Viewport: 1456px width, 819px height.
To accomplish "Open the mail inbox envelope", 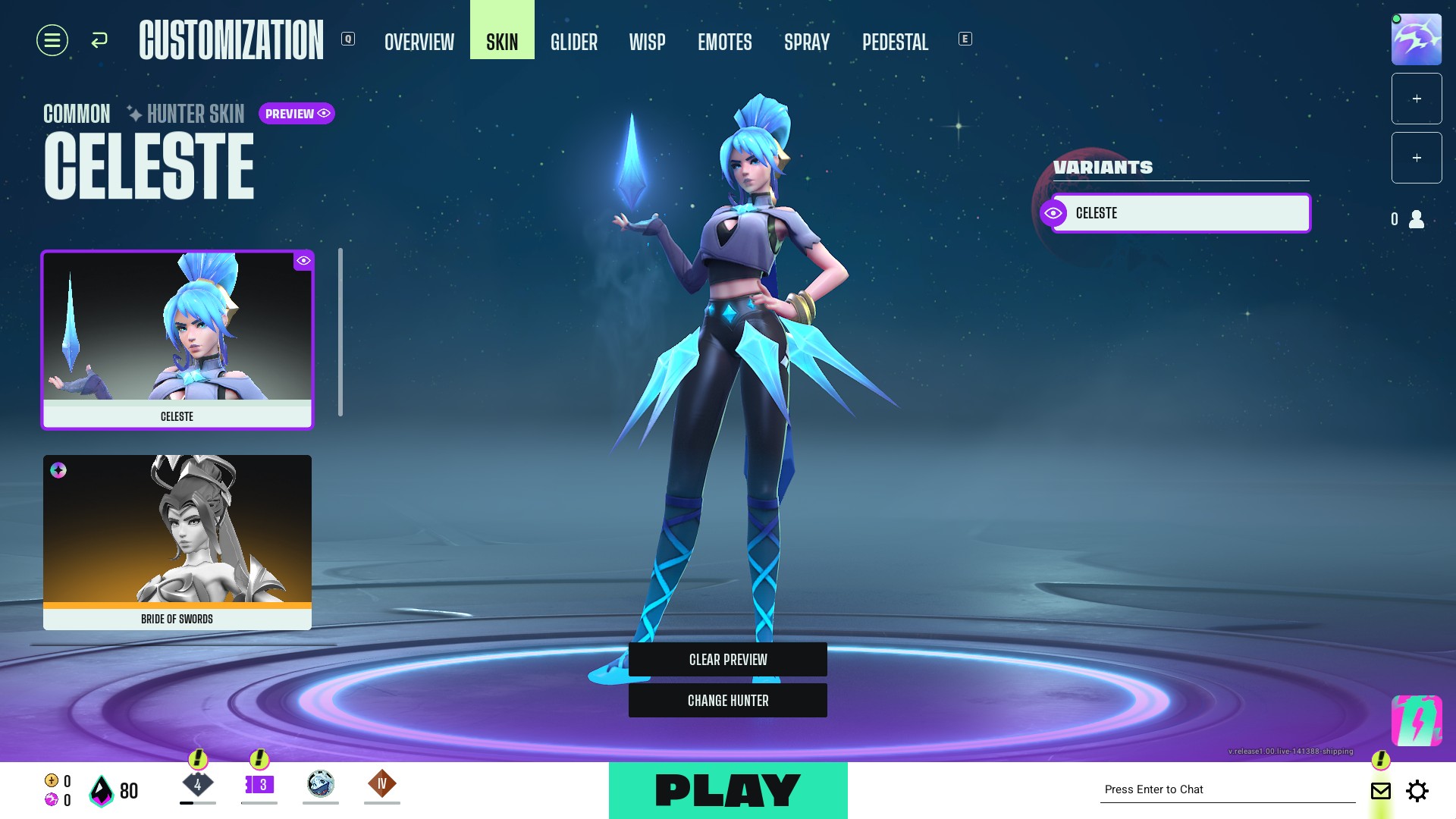I will [x=1381, y=791].
